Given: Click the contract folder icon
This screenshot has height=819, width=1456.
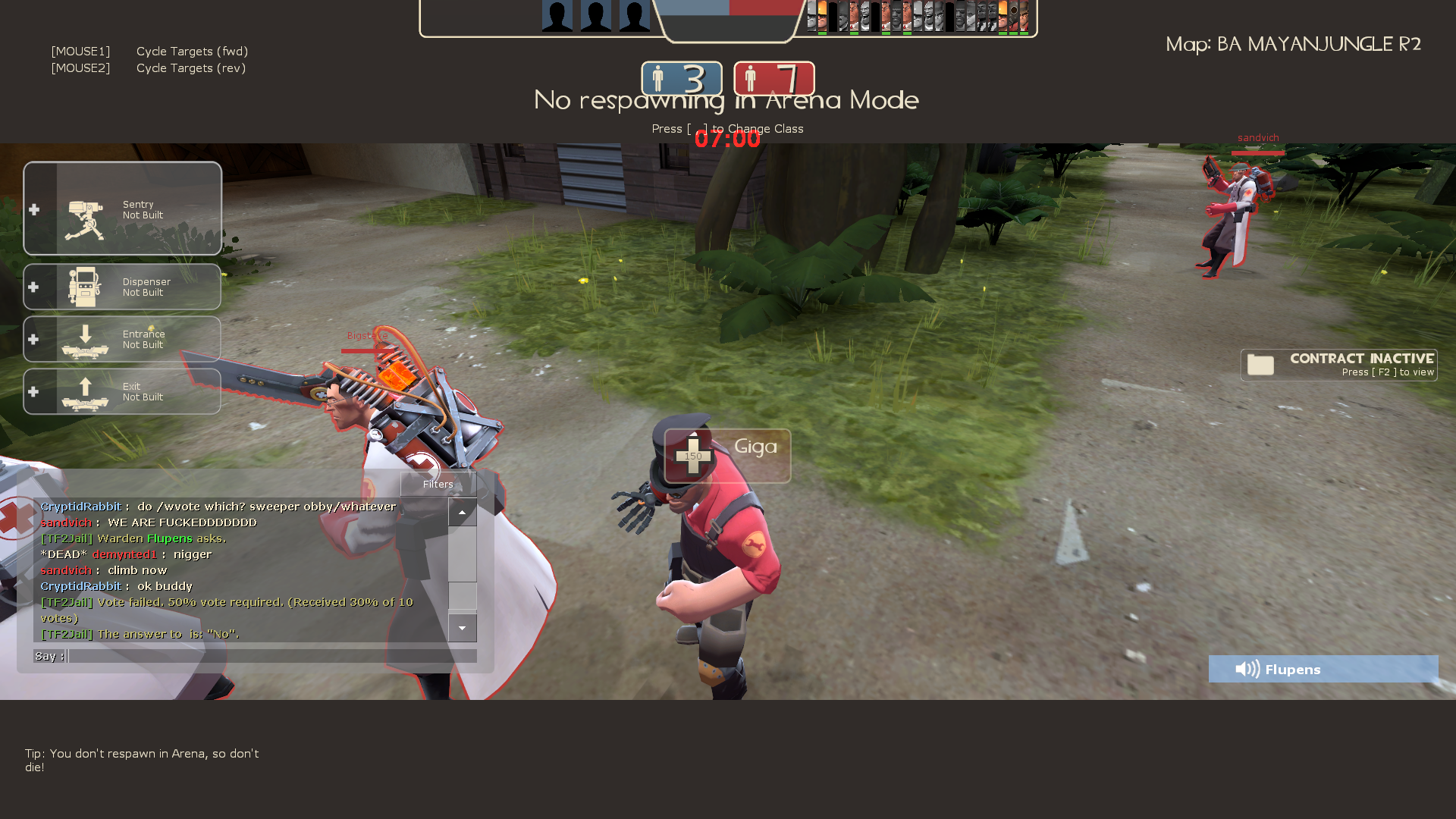Looking at the screenshot, I should [x=1260, y=365].
